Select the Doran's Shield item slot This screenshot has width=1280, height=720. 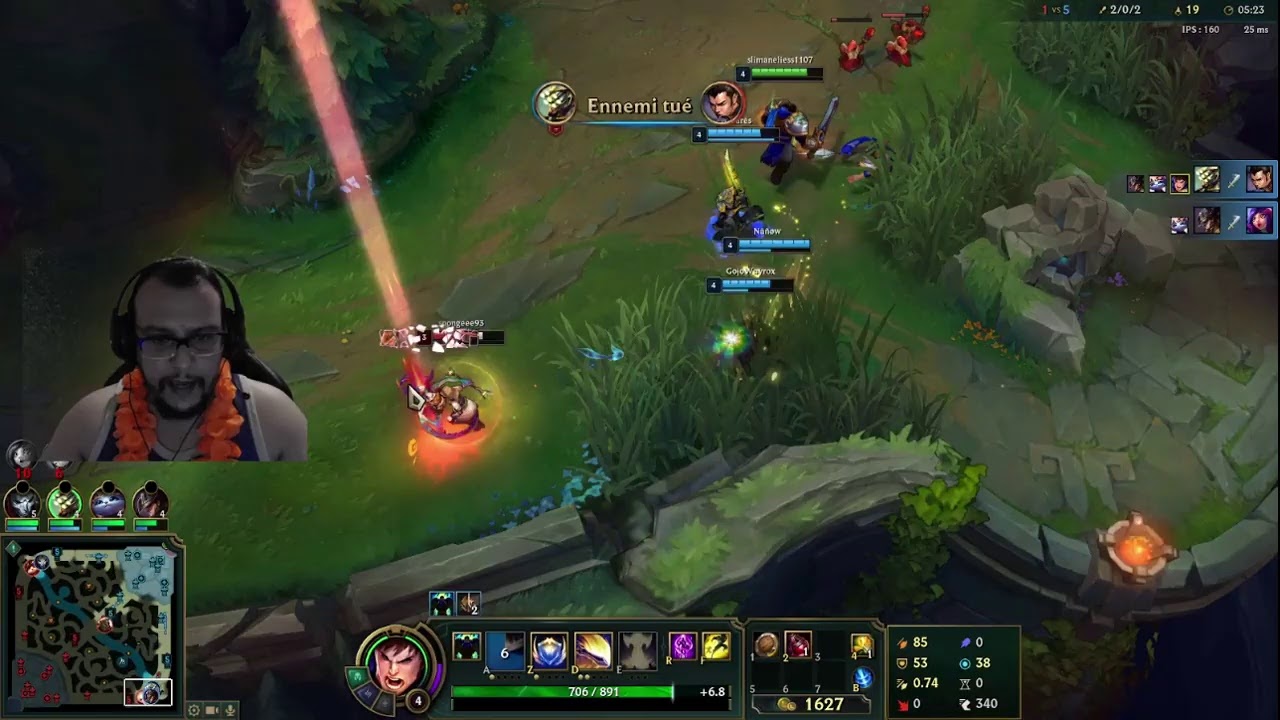[x=766, y=646]
